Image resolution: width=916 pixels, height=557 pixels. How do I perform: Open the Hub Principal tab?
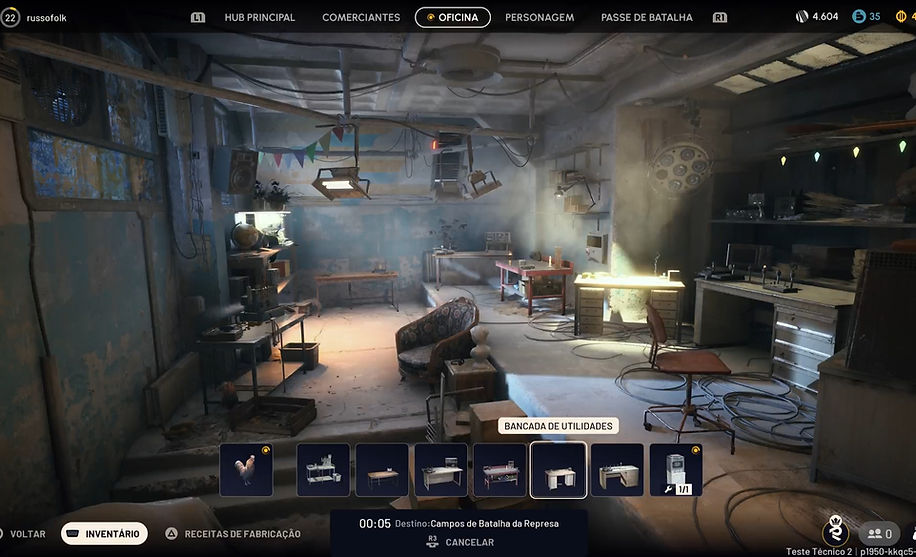(259, 17)
